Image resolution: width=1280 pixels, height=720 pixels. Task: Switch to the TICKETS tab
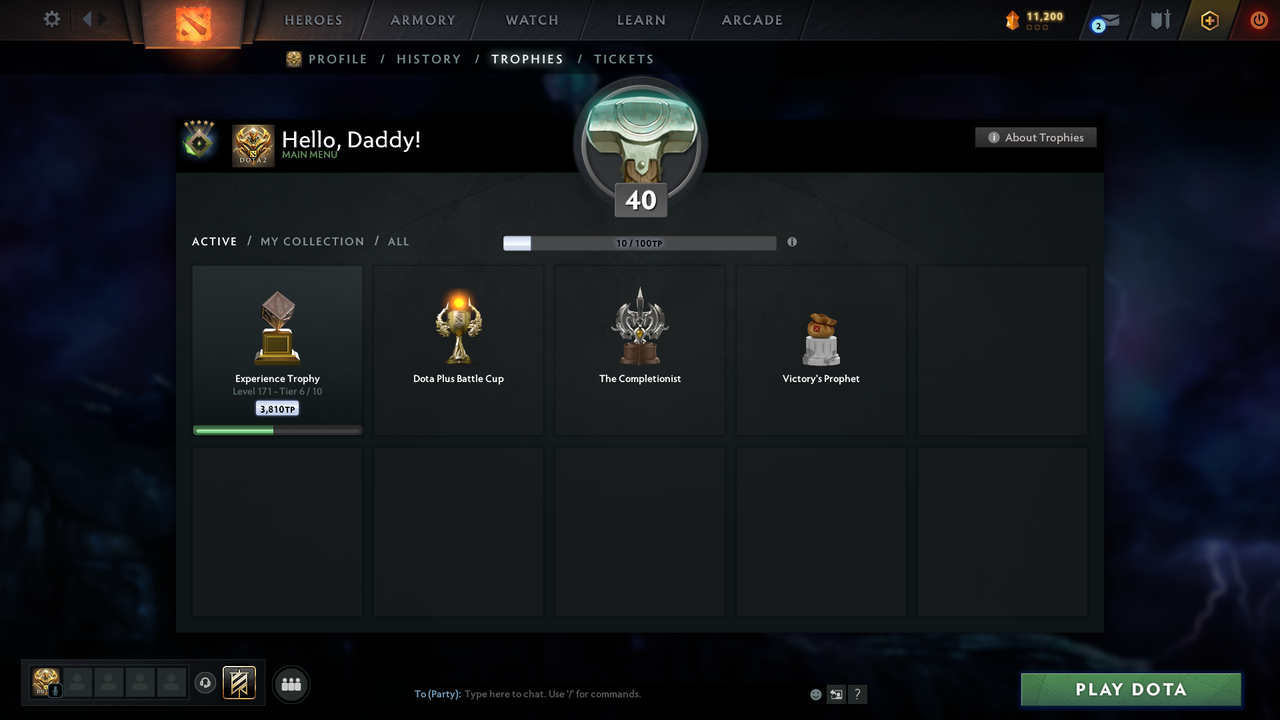pyautogui.click(x=624, y=59)
